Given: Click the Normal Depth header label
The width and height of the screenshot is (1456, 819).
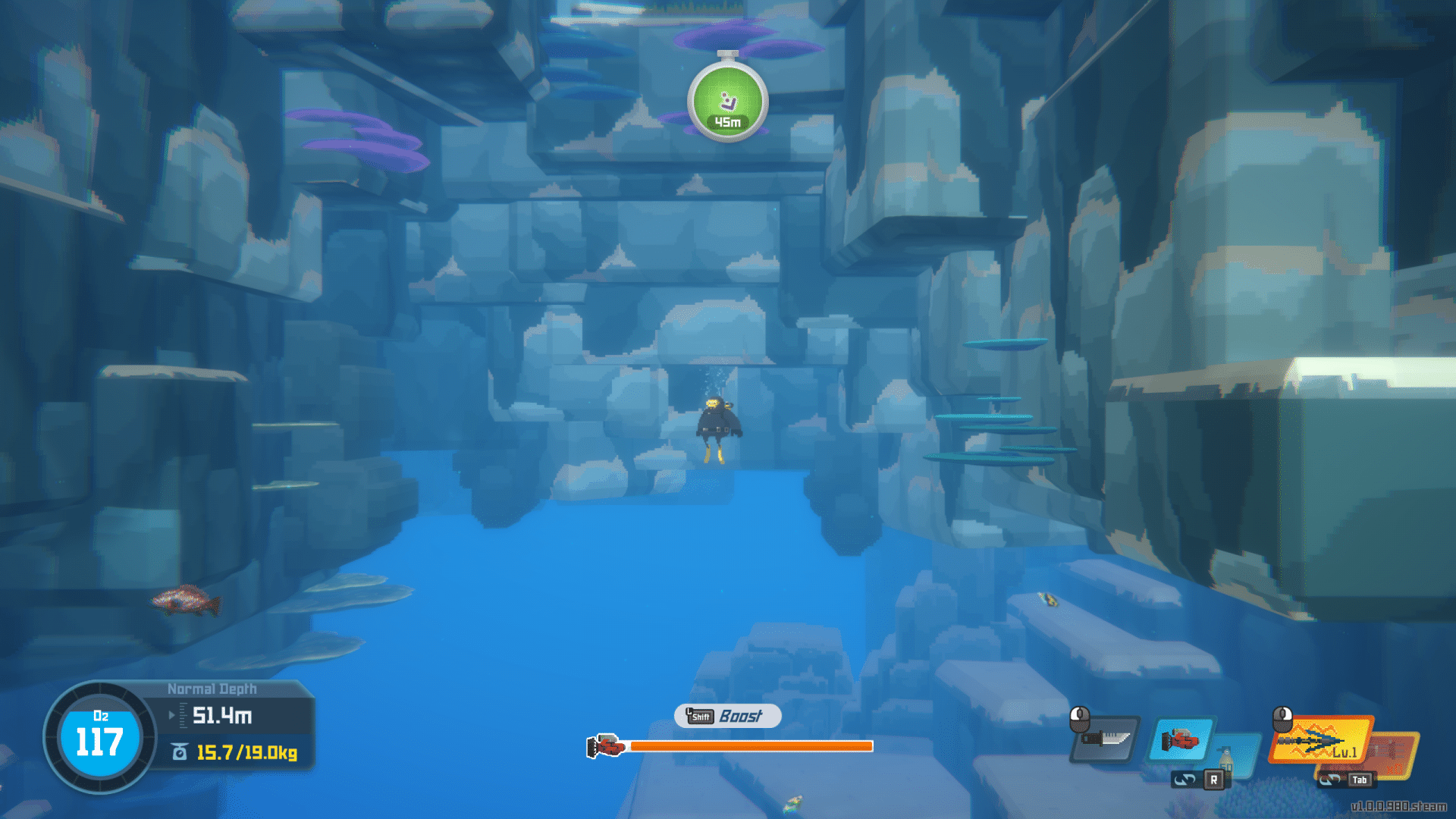Looking at the screenshot, I should 212,688.
